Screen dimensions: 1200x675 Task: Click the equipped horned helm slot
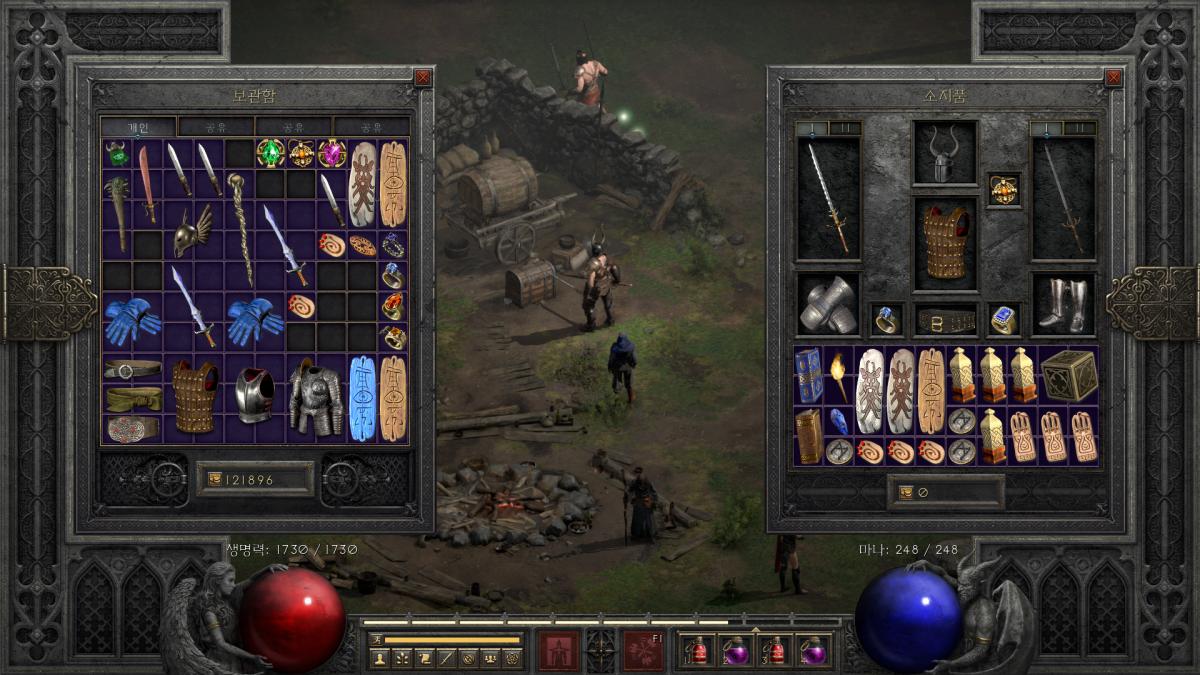click(944, 154)
